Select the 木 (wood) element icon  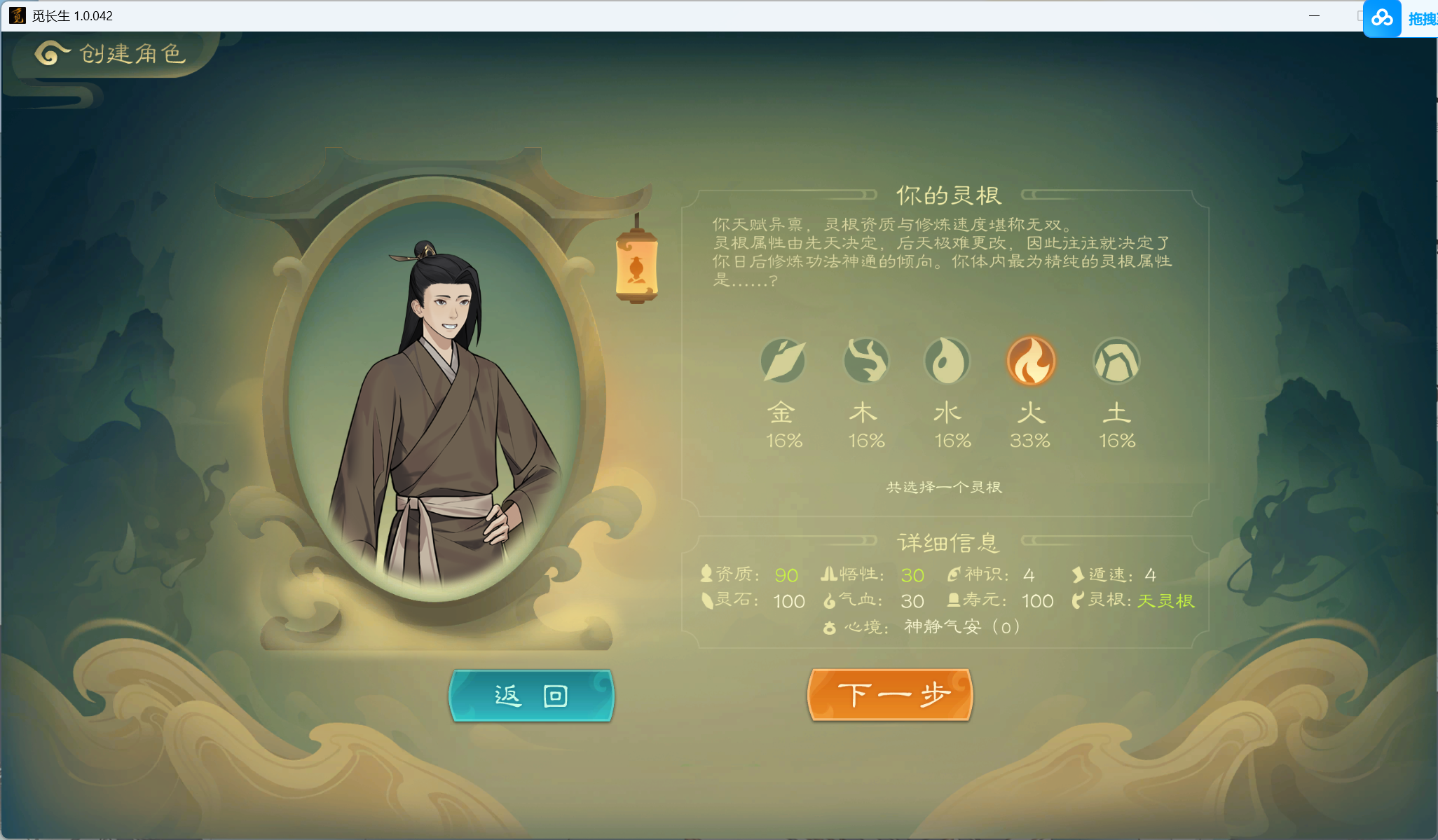(866, 360)
